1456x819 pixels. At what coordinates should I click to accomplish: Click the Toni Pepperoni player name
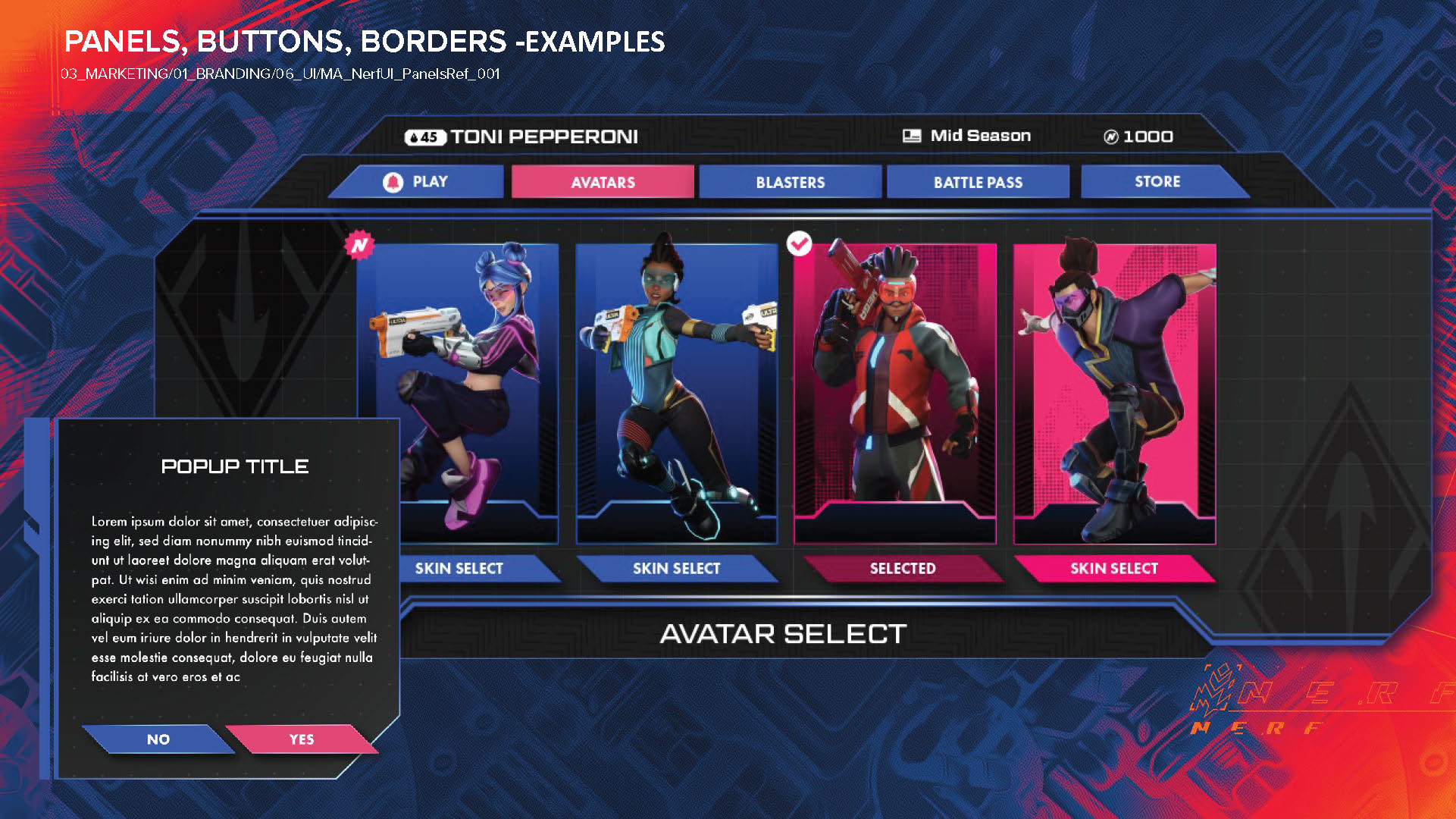tap(543, 137)
